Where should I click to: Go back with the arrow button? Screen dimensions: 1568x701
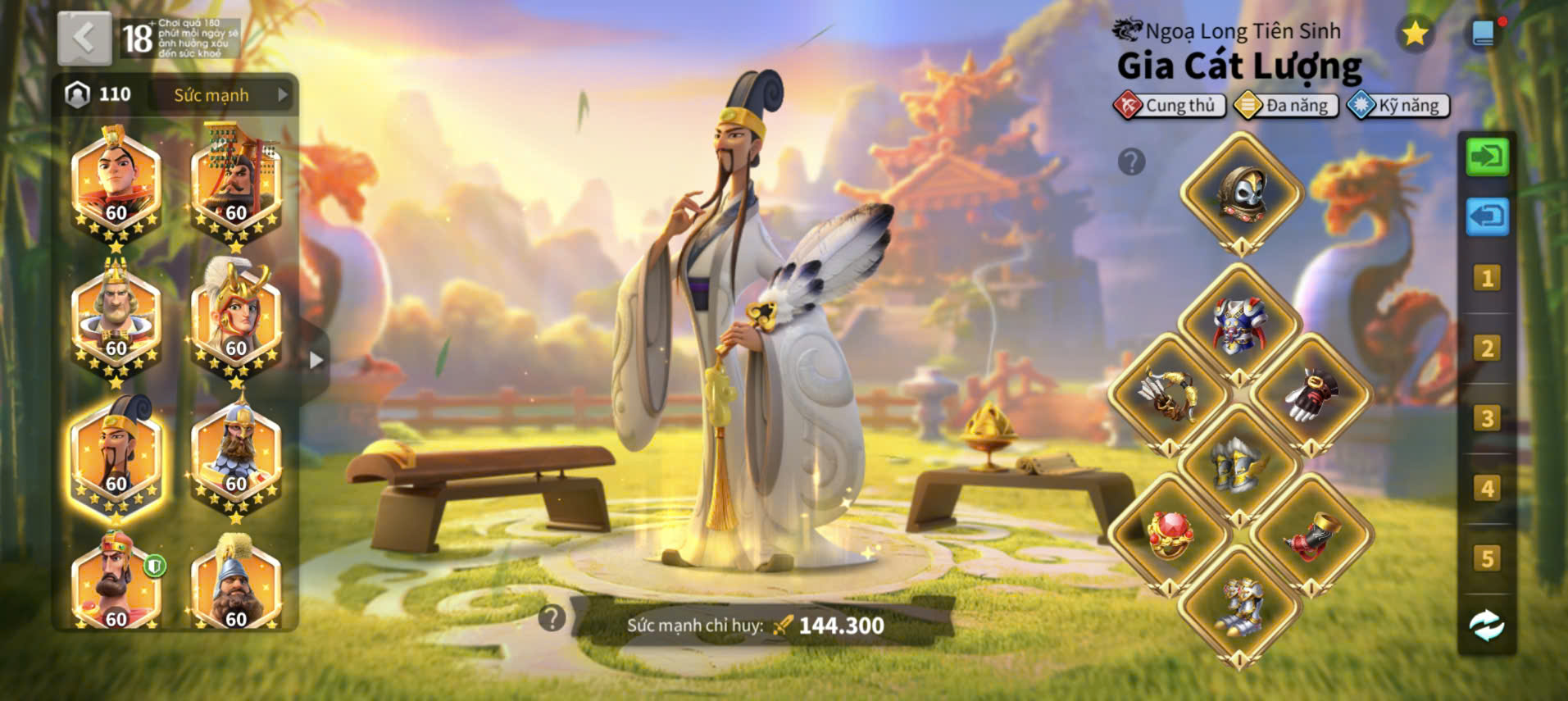tap(84, 39)
